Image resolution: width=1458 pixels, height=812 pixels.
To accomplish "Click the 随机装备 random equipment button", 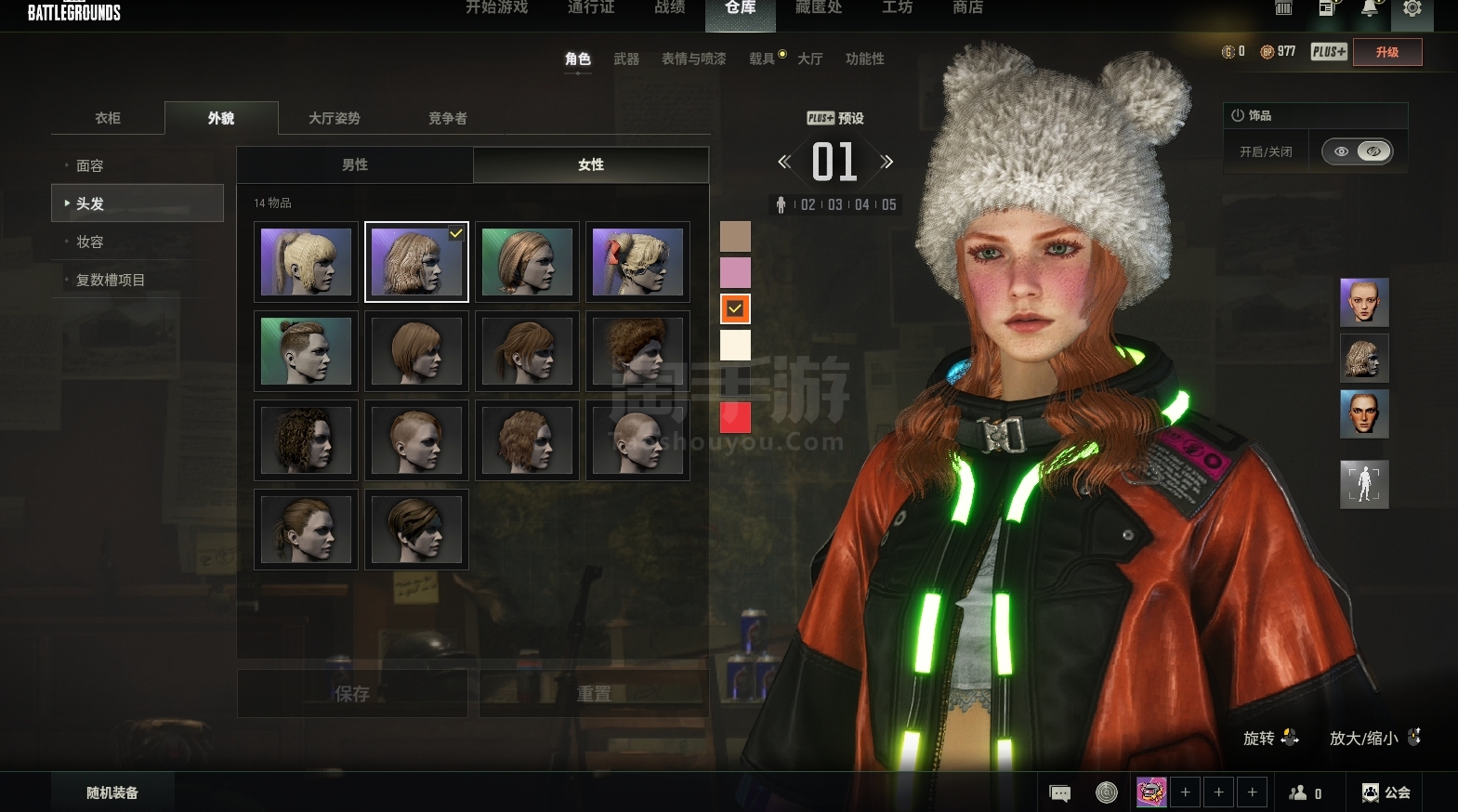I will coord(112,792).
